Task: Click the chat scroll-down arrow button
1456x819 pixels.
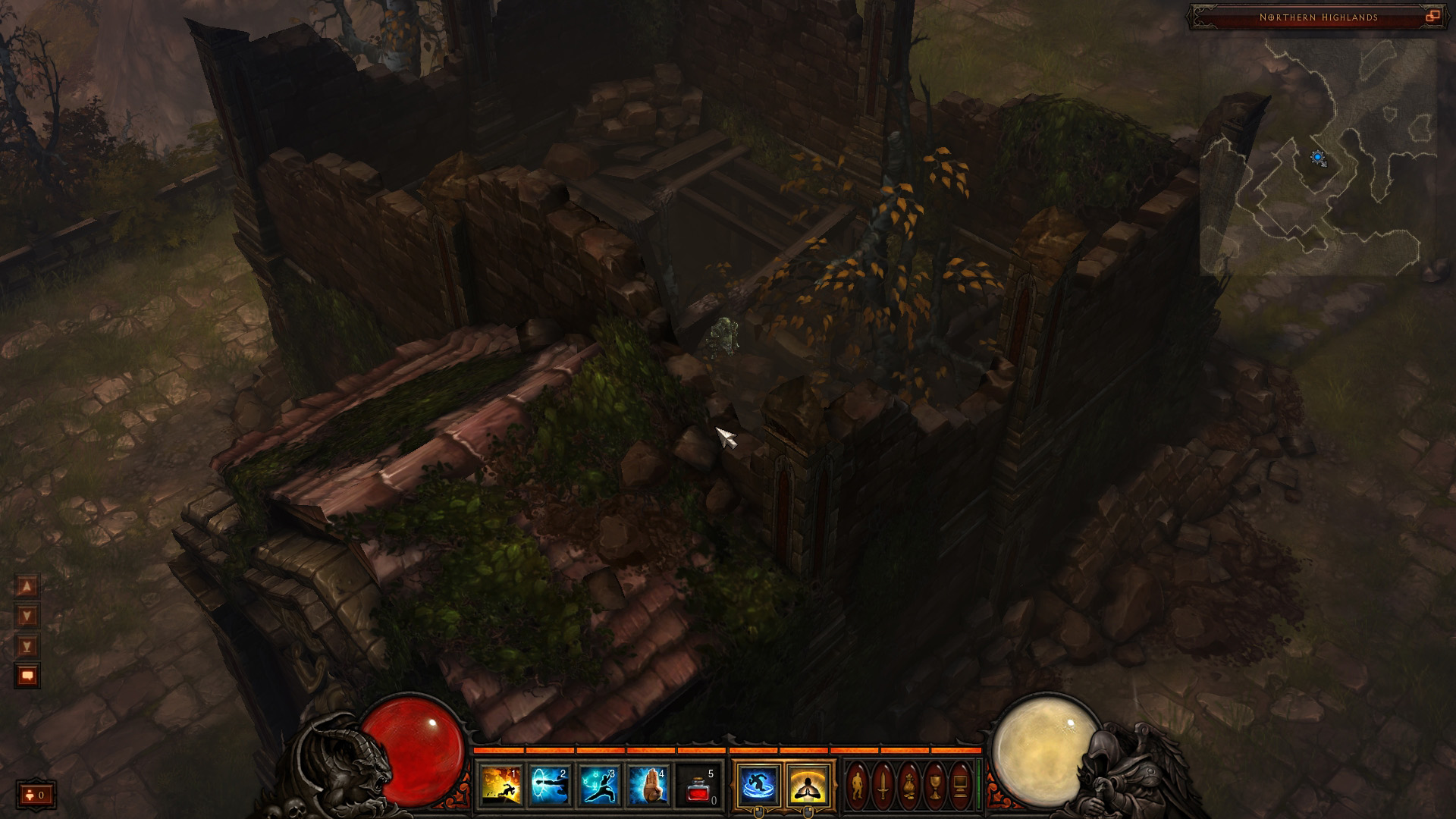Action: pos(27,616)
